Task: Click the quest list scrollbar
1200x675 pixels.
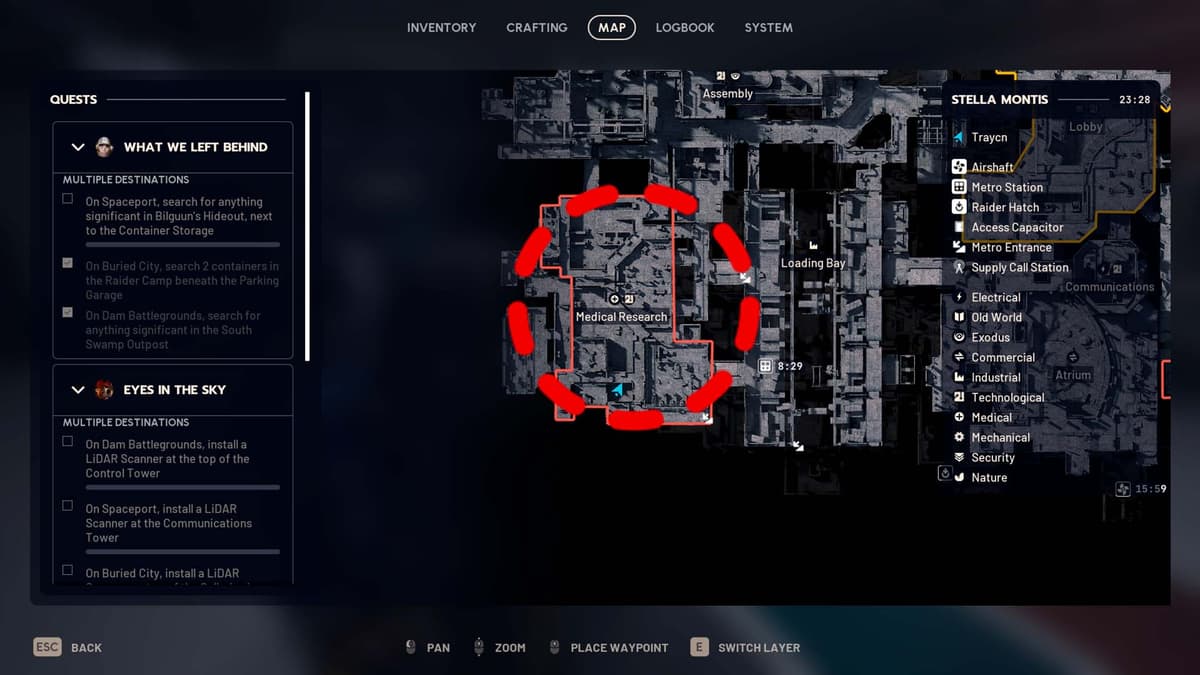Action: pyautogui.click(x=307, y=225)
